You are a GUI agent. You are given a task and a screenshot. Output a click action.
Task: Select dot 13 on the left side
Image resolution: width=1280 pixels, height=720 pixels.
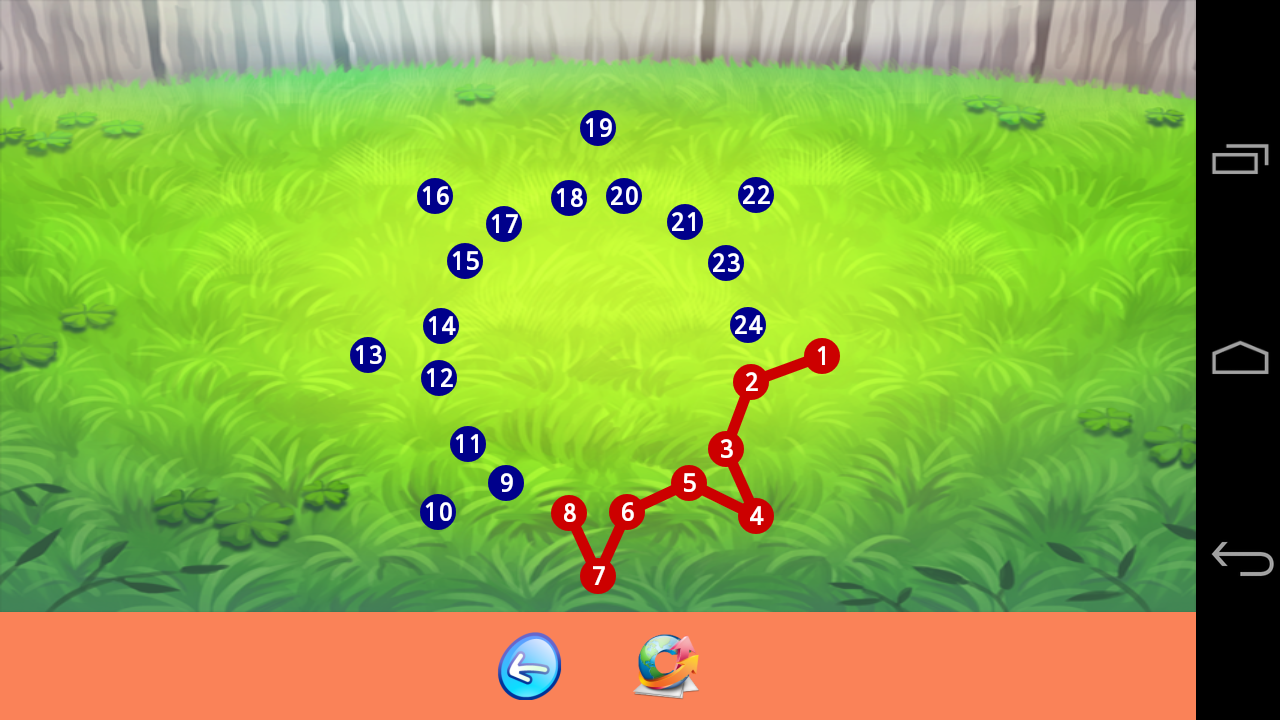point(367,354)
